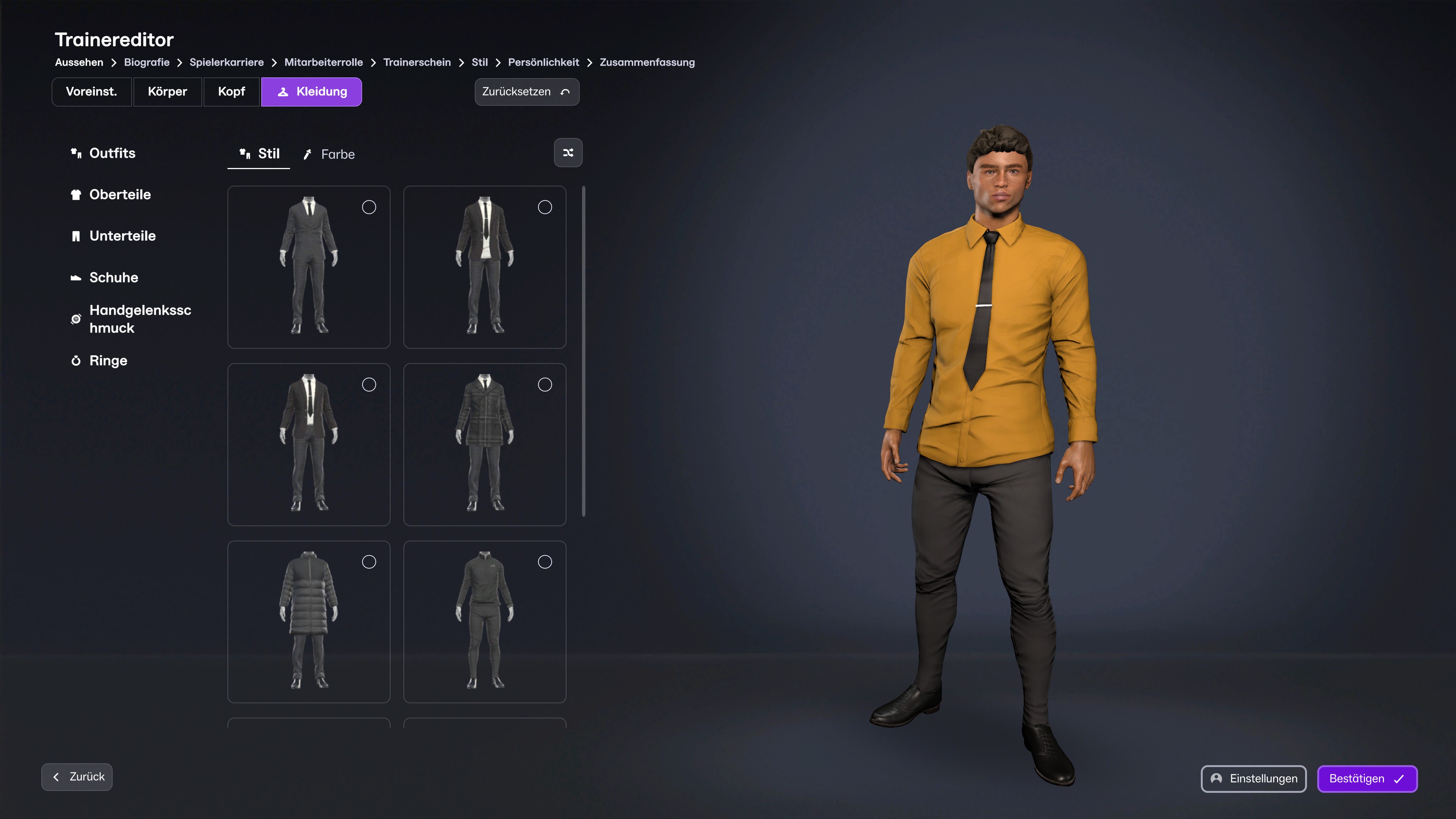Confirm with the Bestätigen button
The width and height of the screenshot is (1456, 819).
pos(1366,778)
